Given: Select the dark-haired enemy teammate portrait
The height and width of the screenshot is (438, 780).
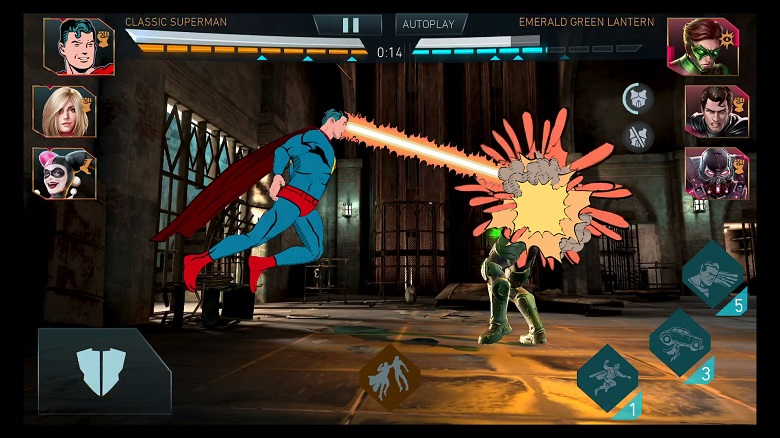Looking at the screenshot, I should 716,111.
